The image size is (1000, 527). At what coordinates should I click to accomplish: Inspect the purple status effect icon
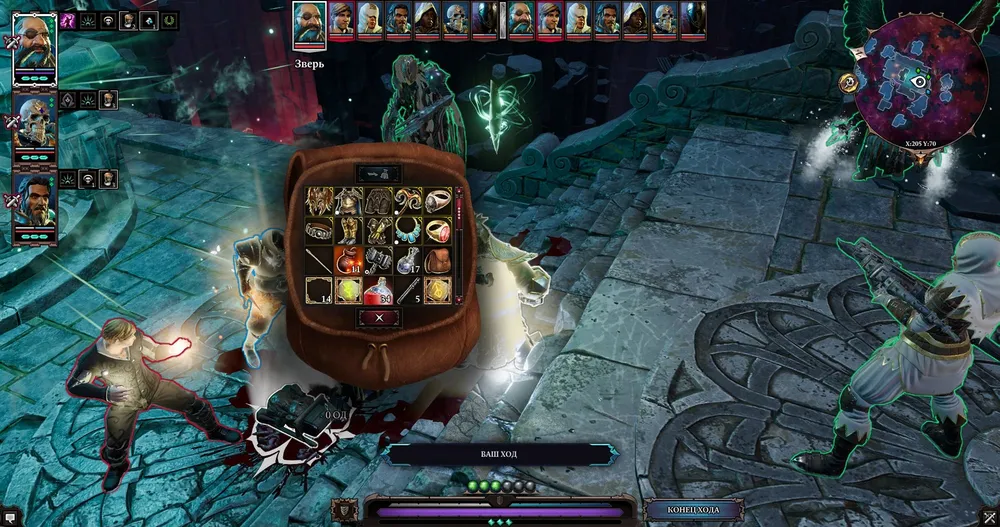click(69, 19)
